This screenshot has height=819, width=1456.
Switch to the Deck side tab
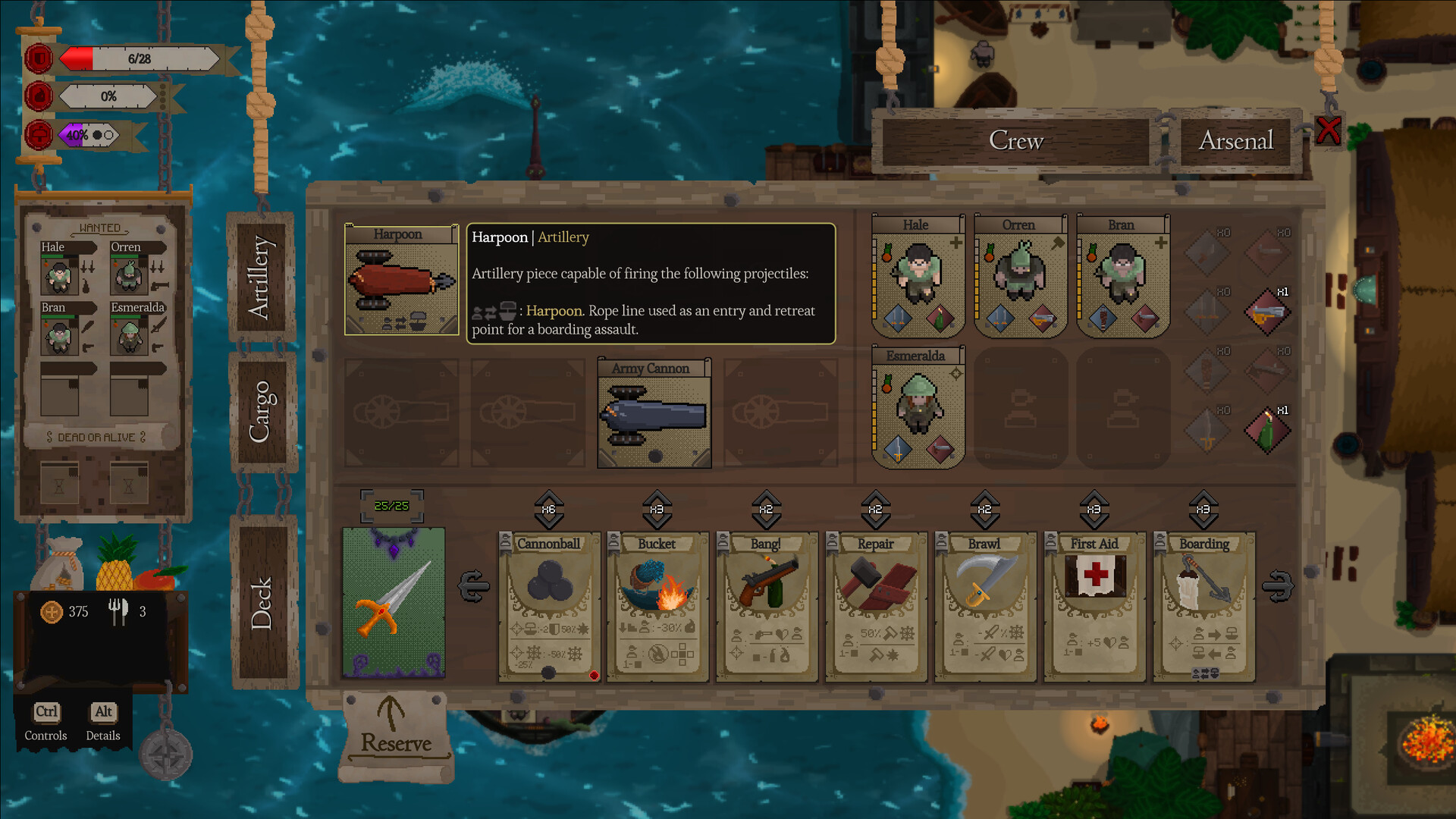(x=262, y=603)
